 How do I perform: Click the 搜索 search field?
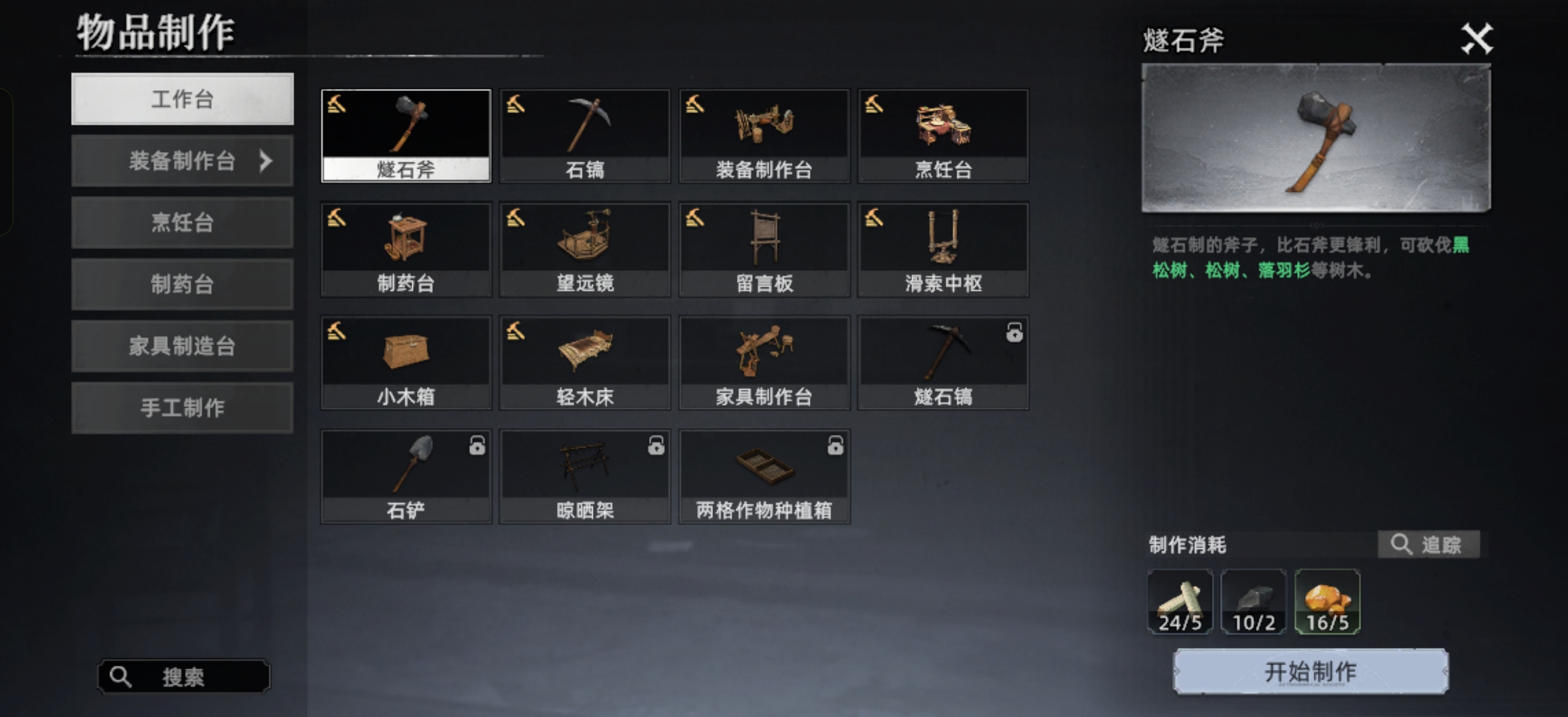pyautogui.click(x=183, y=676)
